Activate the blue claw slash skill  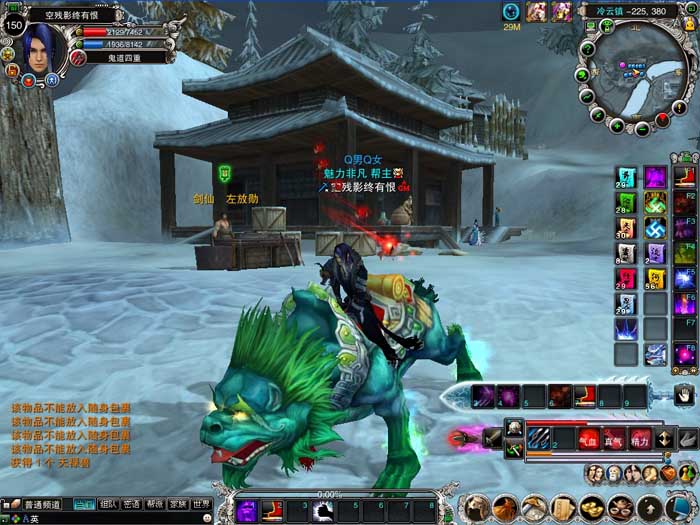(538, 437)
